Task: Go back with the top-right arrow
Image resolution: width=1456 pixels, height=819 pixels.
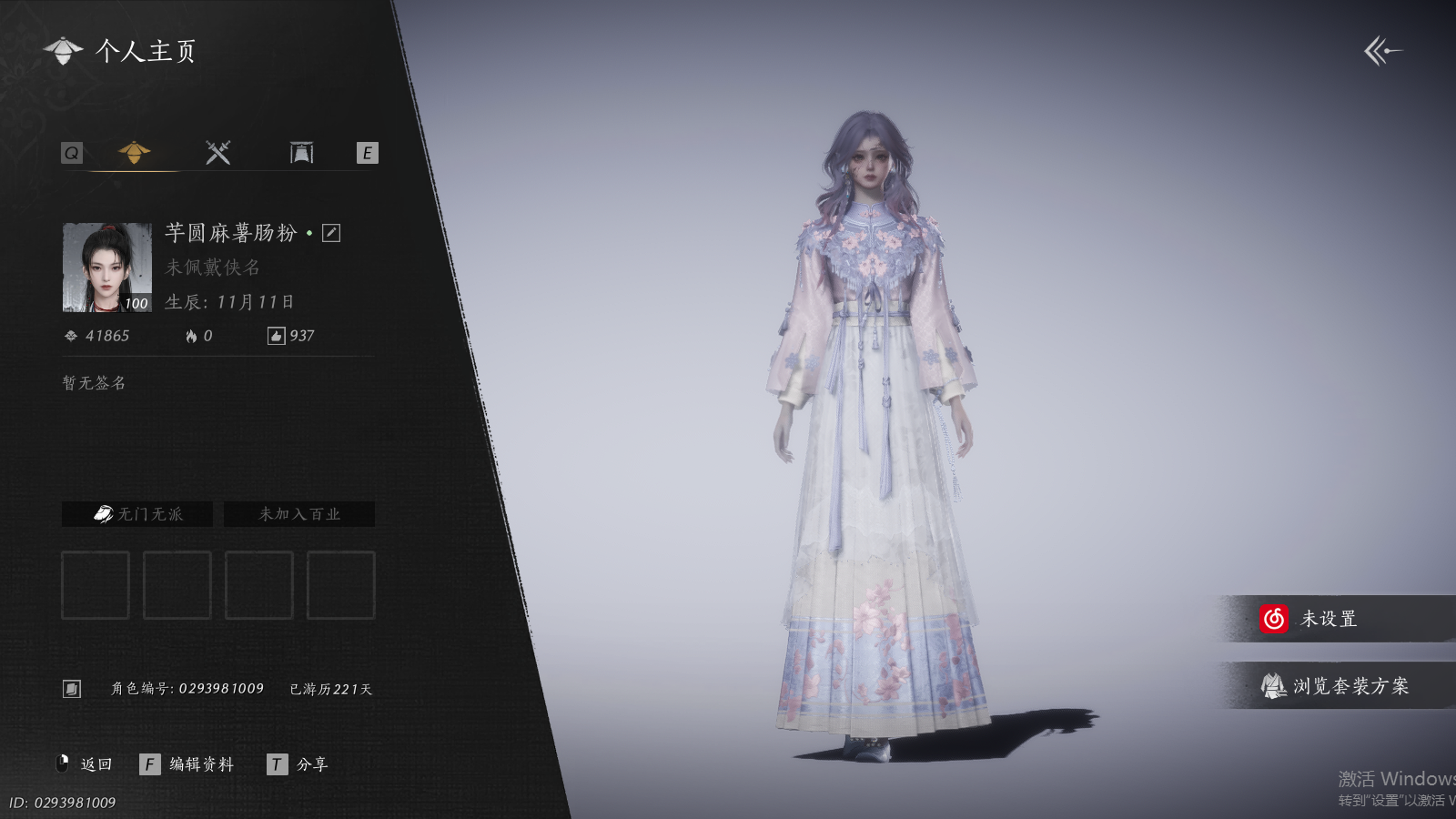Action: tap(1382, 51)
